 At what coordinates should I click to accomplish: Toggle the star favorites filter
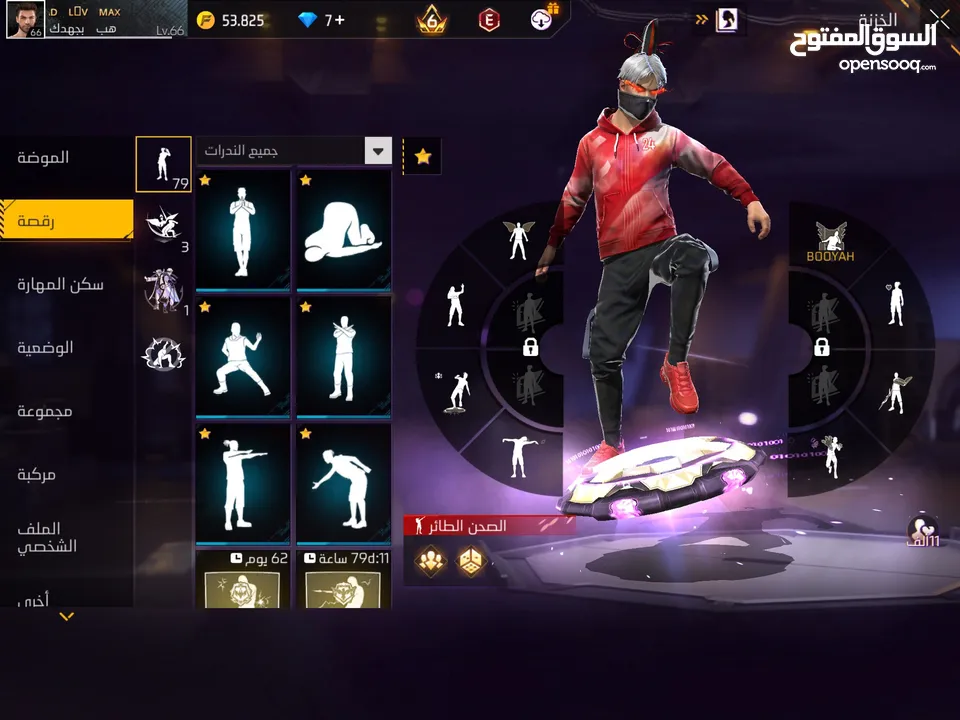(x=423, y=156)
